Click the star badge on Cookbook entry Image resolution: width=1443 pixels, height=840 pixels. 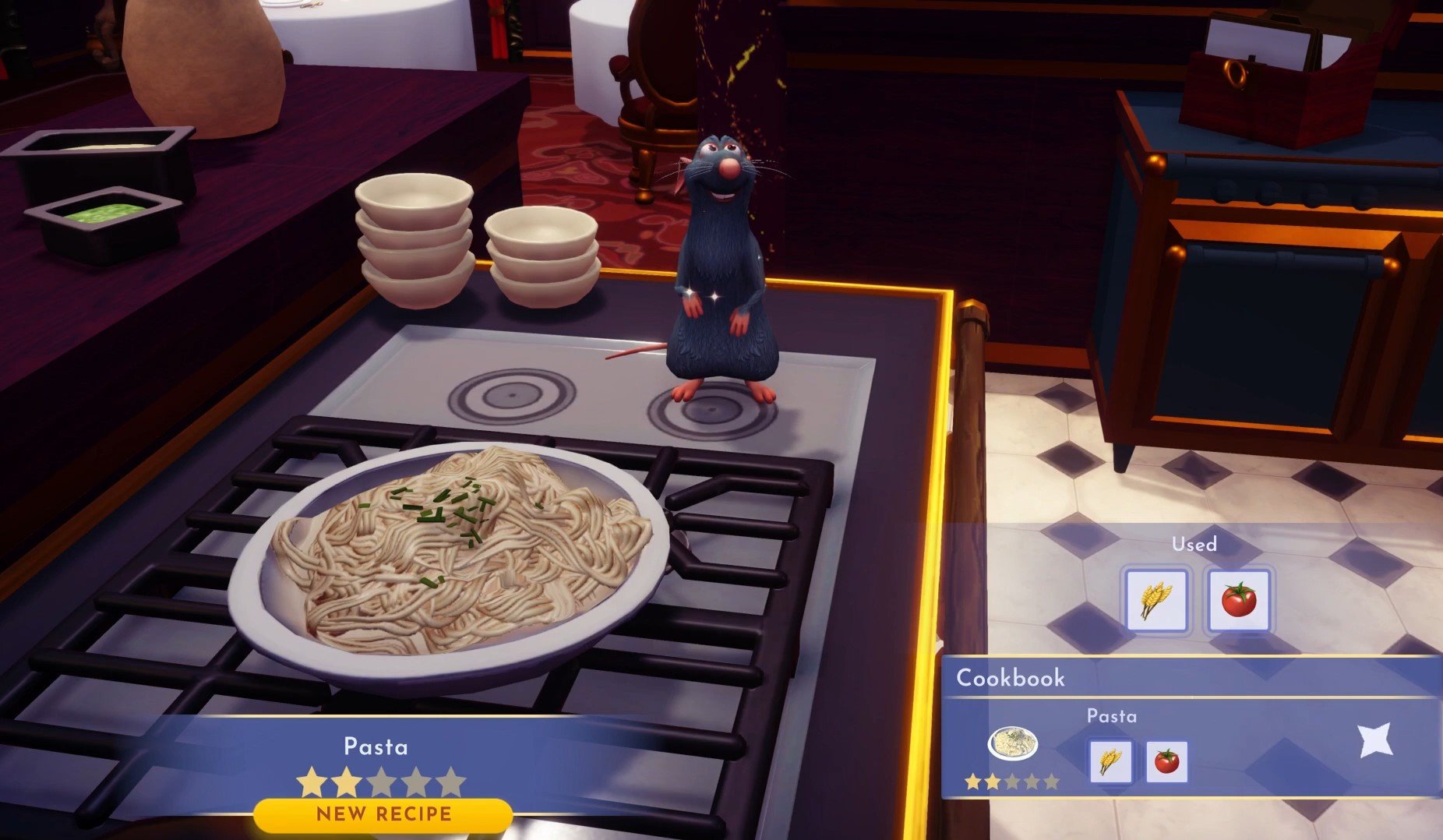coord(1374,740)
